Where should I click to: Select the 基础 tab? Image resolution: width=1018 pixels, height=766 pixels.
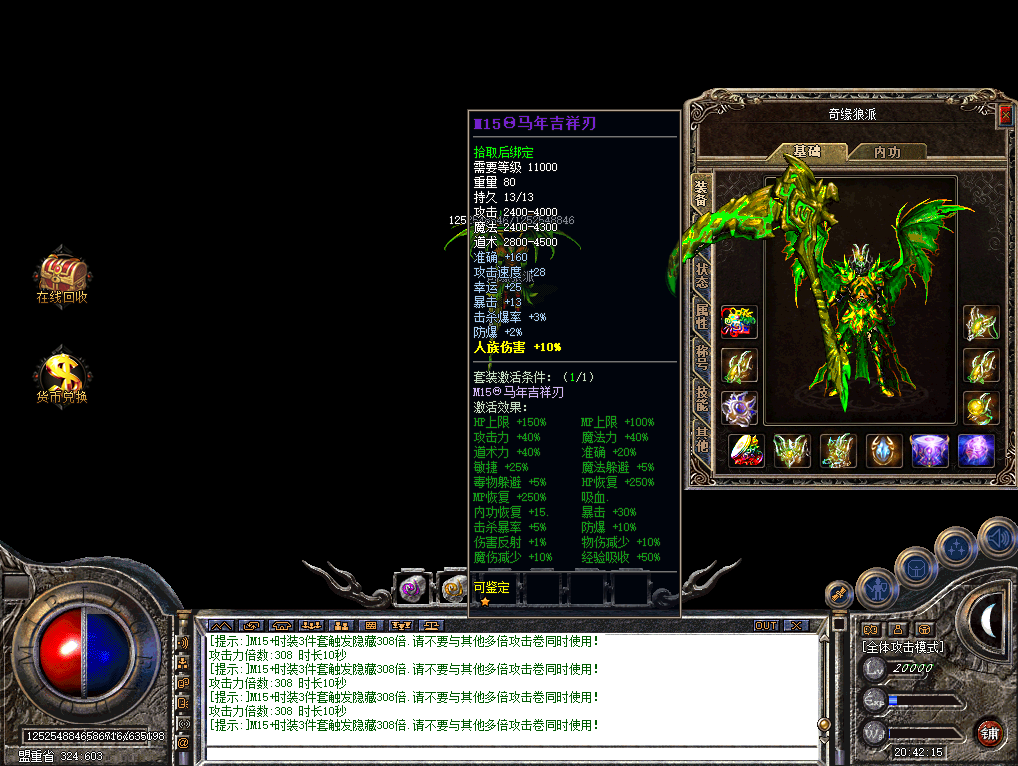[806, 152]
